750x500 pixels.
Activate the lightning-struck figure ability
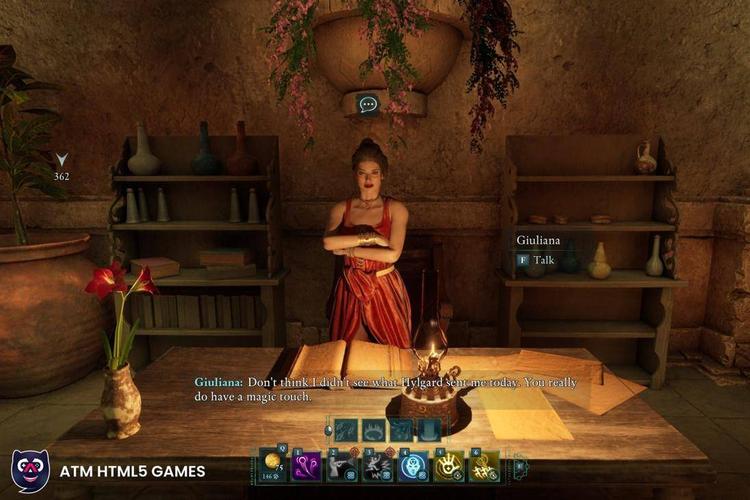click(x=377, y=465)
